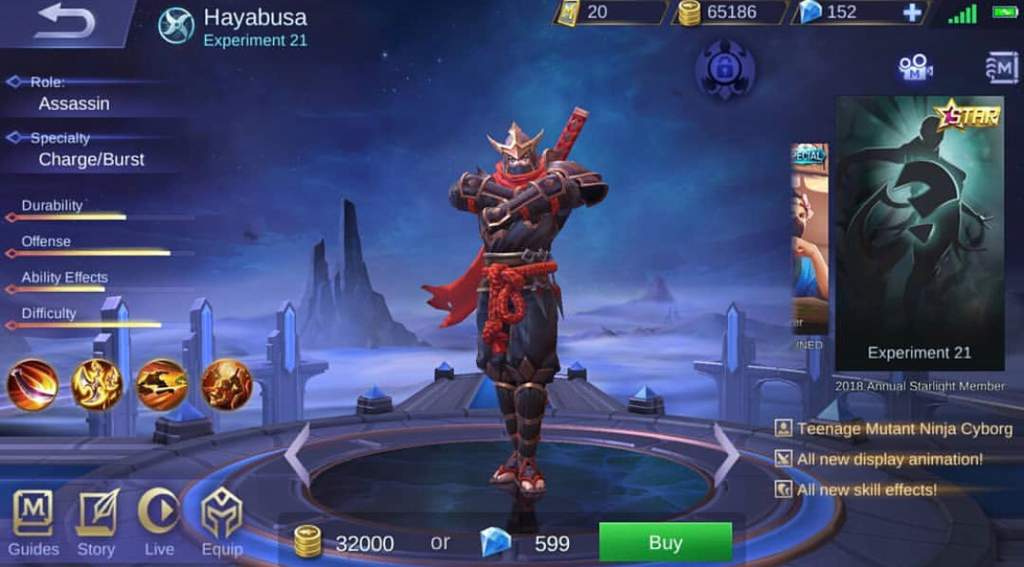View the first flaming slash skill icon
Image resolution: width=1024 pixels, height=567 pixels.
point(33,385)
